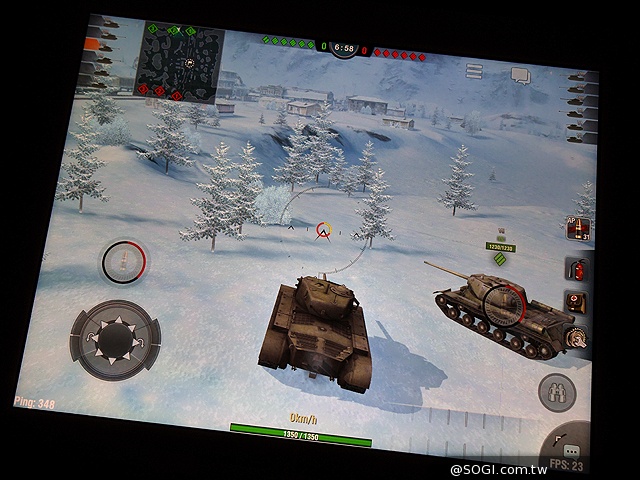
Task: Select the AP shell ammo slot
Action: 577,228
